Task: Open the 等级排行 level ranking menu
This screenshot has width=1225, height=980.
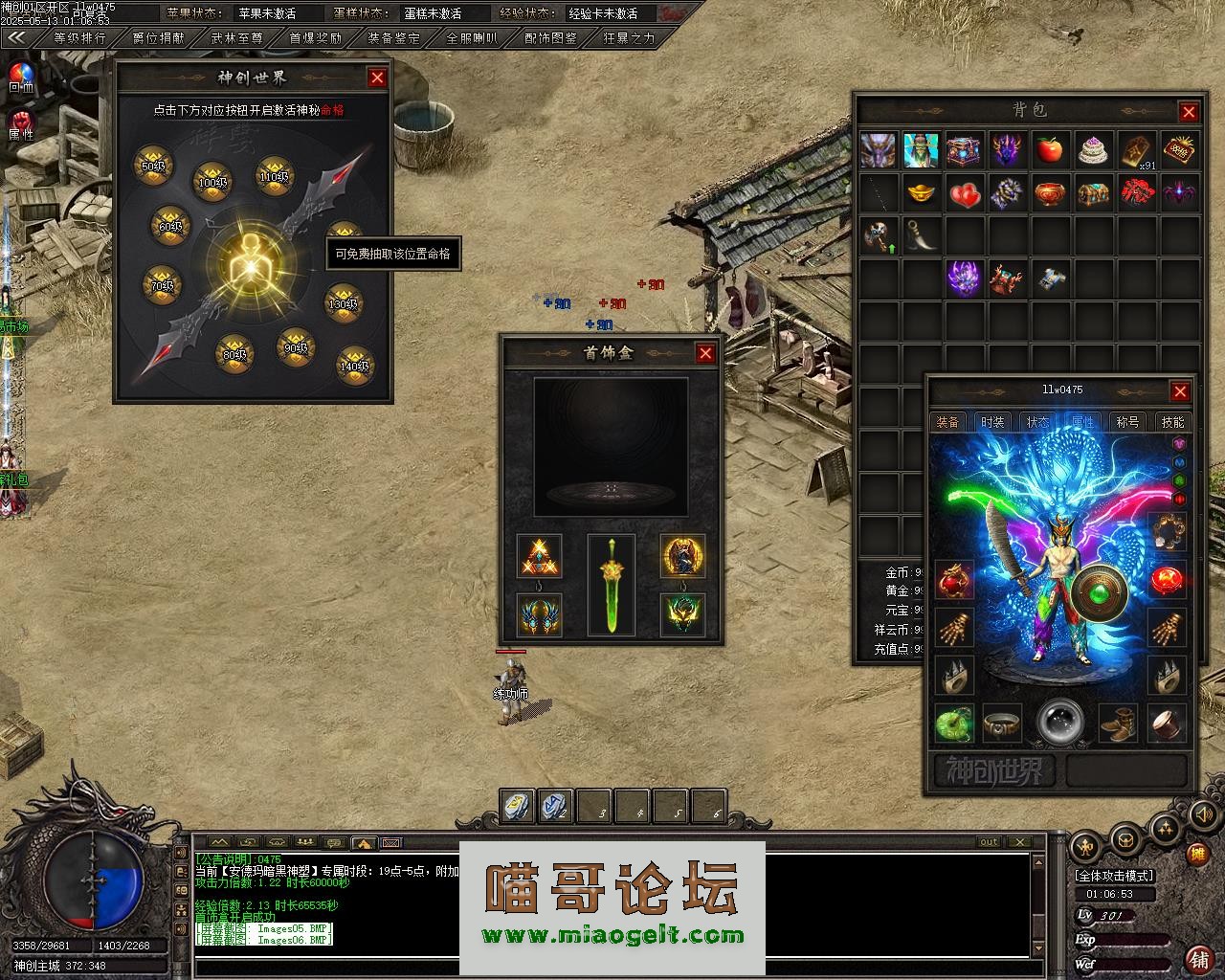Action: pos(79,39)
